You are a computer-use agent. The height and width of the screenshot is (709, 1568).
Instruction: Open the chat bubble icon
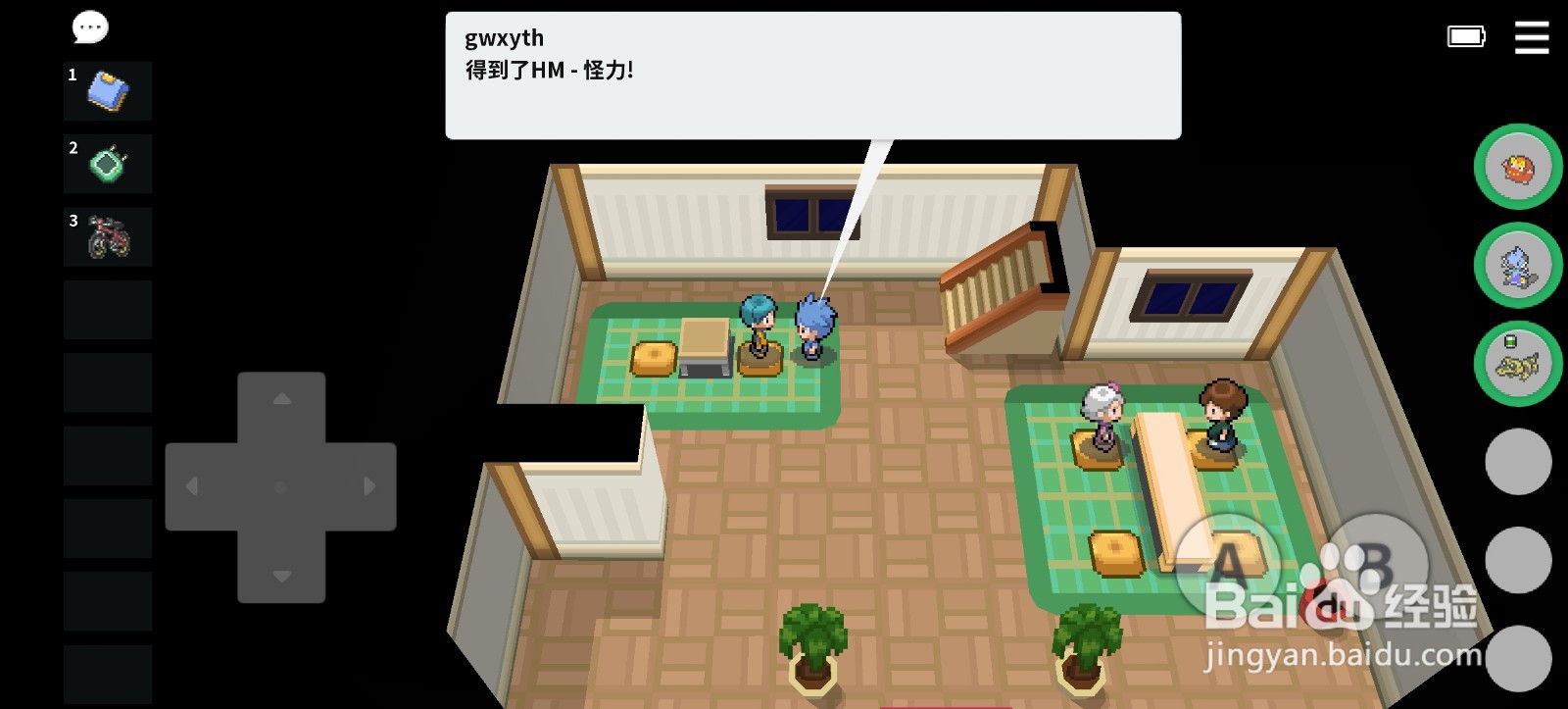pyautogui.click(x=89, y=27)
